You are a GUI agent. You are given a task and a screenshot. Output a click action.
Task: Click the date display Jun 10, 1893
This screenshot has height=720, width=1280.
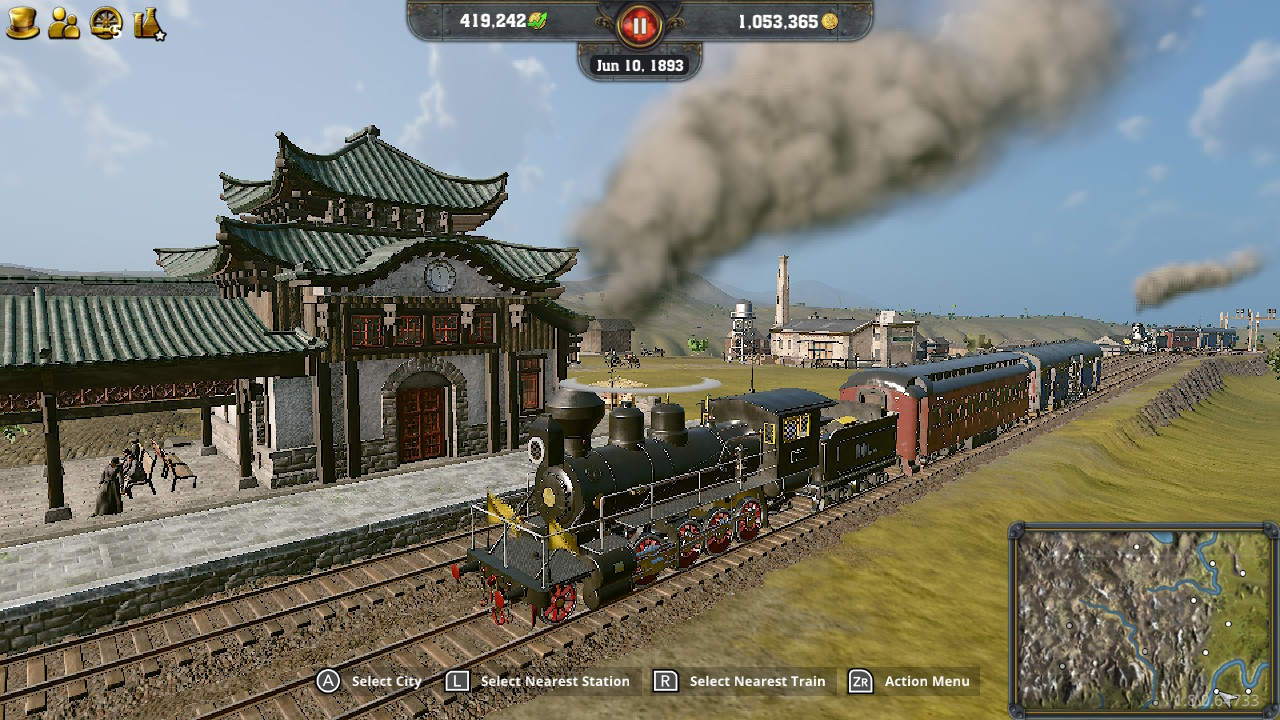pos(639,65)
